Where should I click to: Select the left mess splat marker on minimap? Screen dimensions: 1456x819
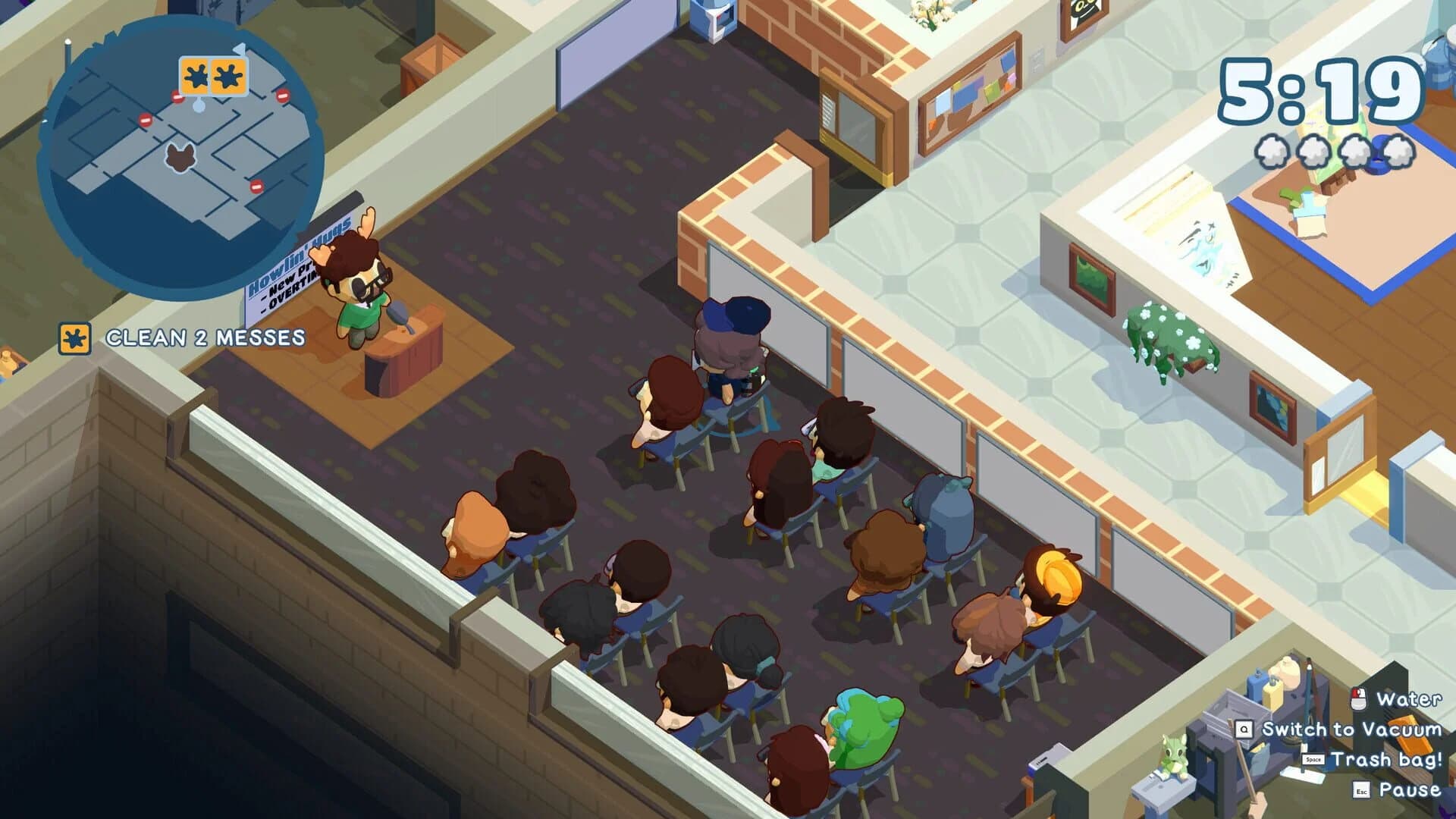[x=196, y=77]
